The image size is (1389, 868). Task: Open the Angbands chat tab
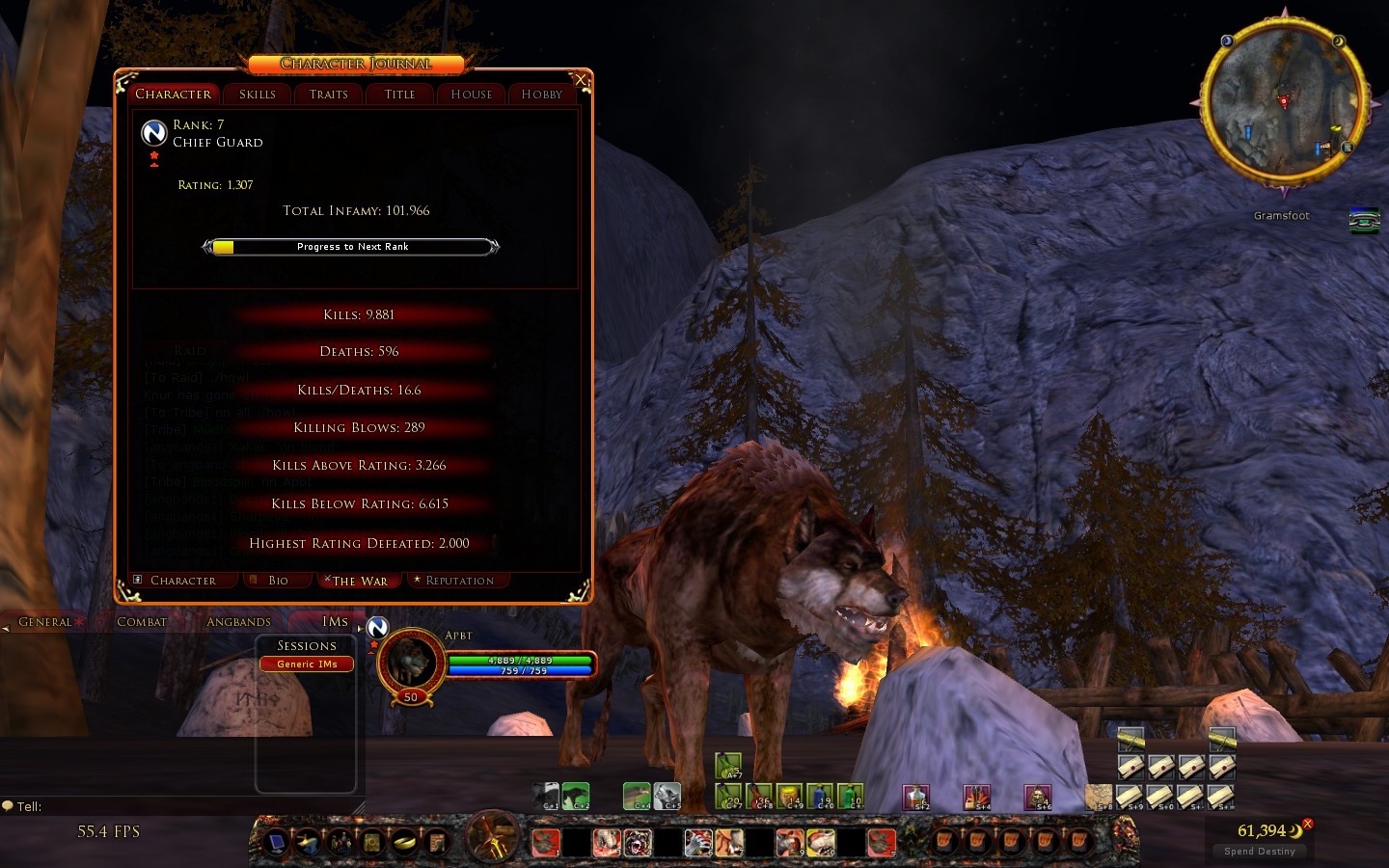(238, 622)
